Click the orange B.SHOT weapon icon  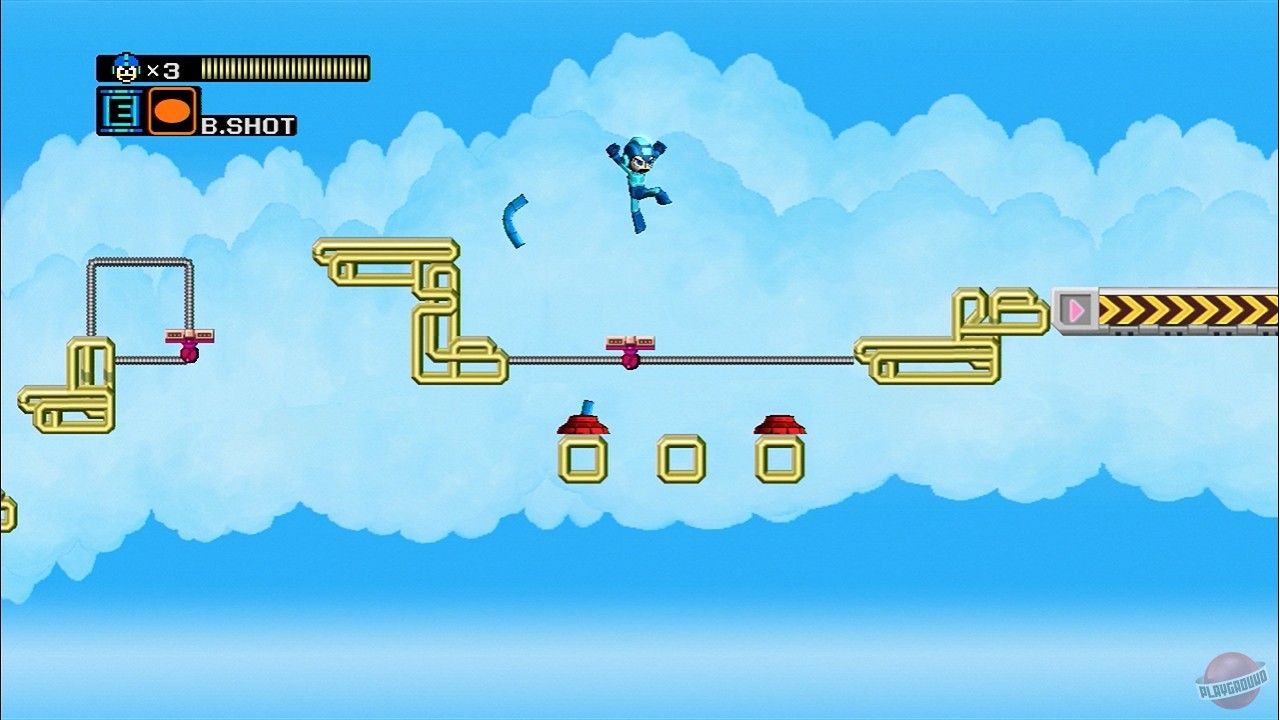click(173, 110)
